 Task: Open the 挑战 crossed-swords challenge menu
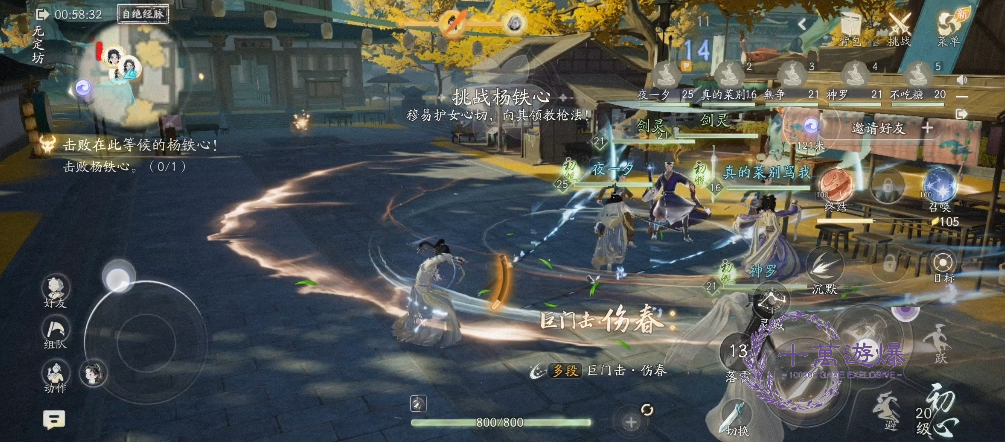900,27
